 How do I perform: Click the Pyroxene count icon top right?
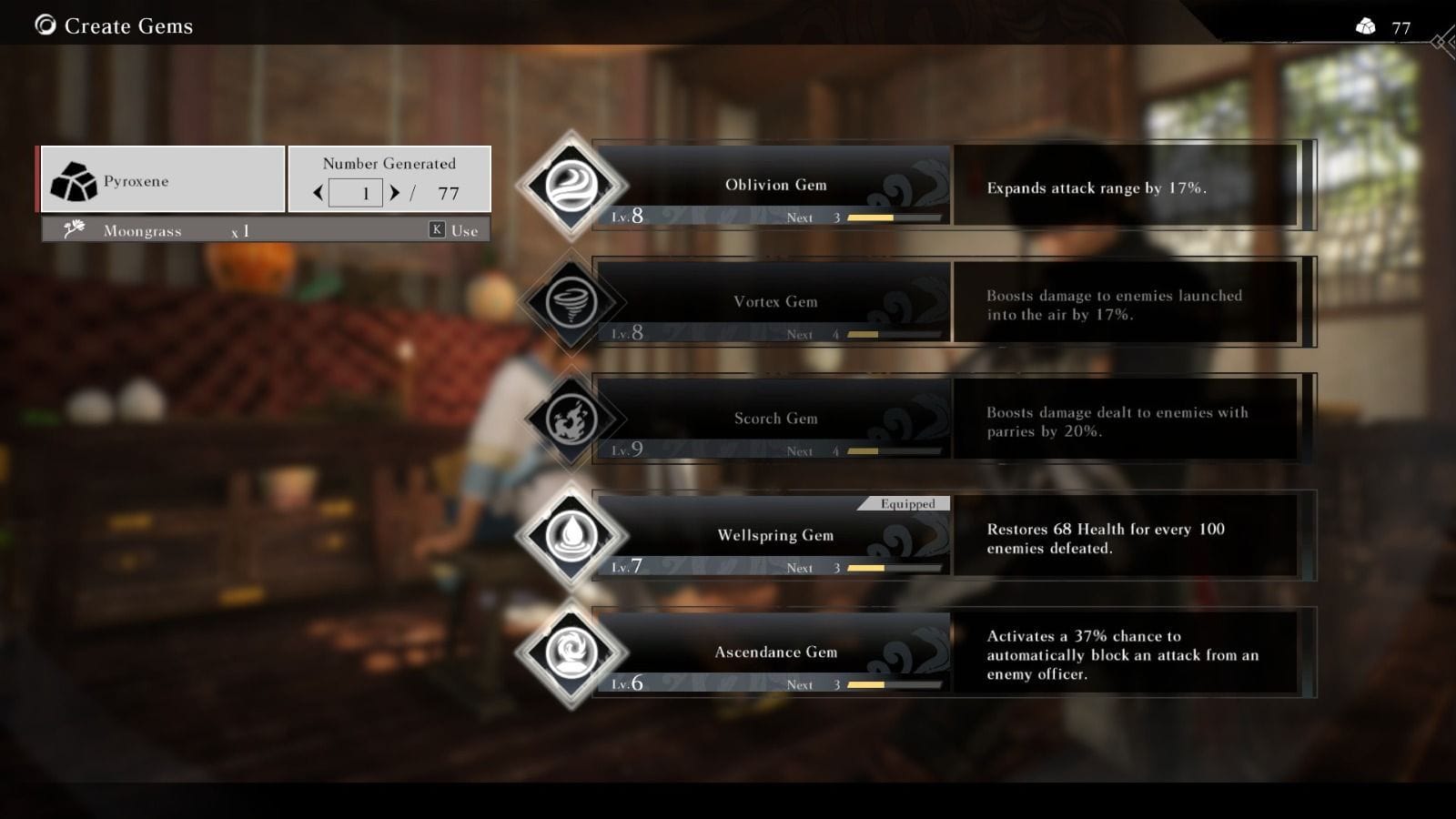click(x=1364, y=26)
